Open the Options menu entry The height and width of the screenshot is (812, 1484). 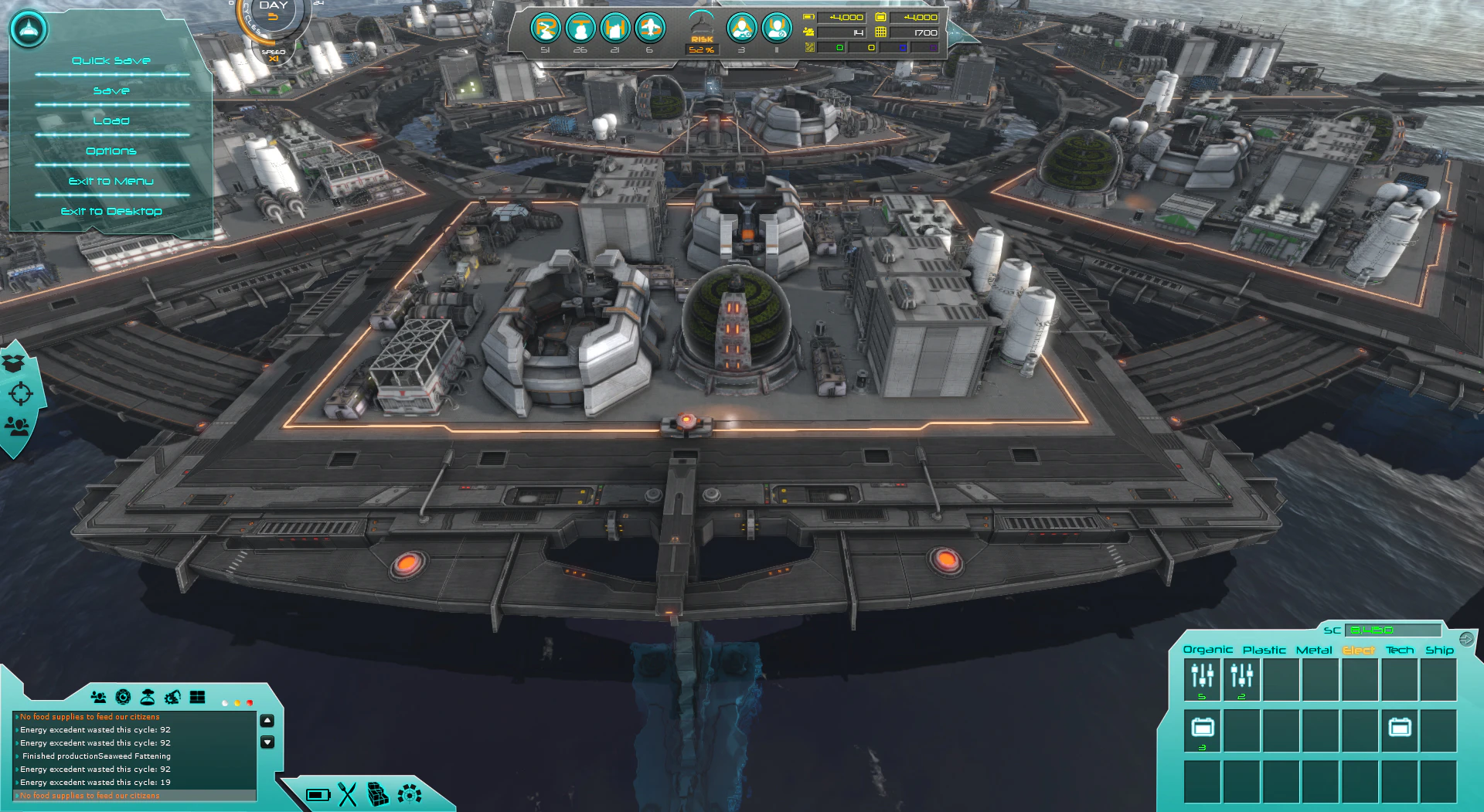111,151
